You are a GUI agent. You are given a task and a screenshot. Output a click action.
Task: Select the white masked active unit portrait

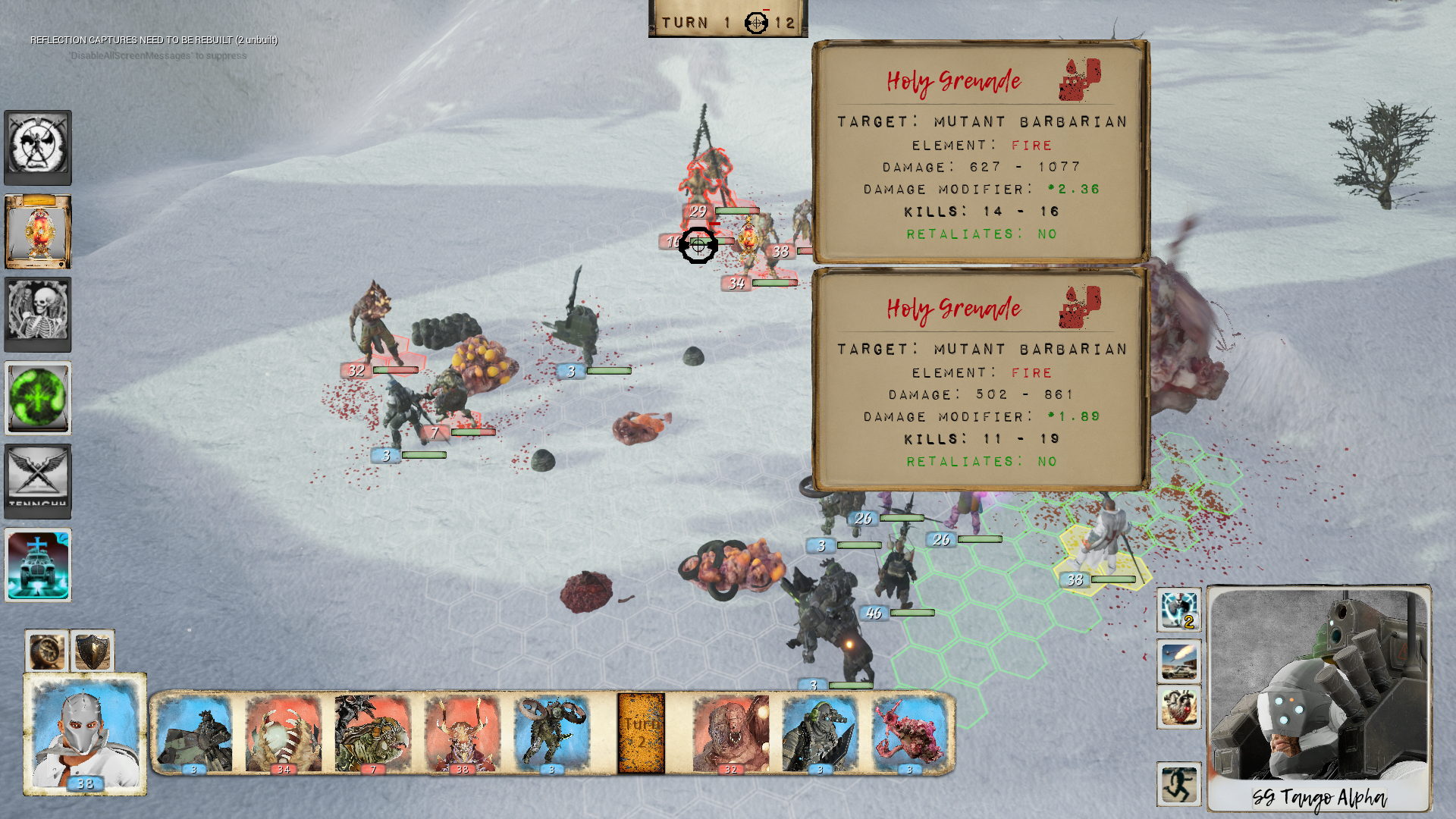click(x=85, y=733)
